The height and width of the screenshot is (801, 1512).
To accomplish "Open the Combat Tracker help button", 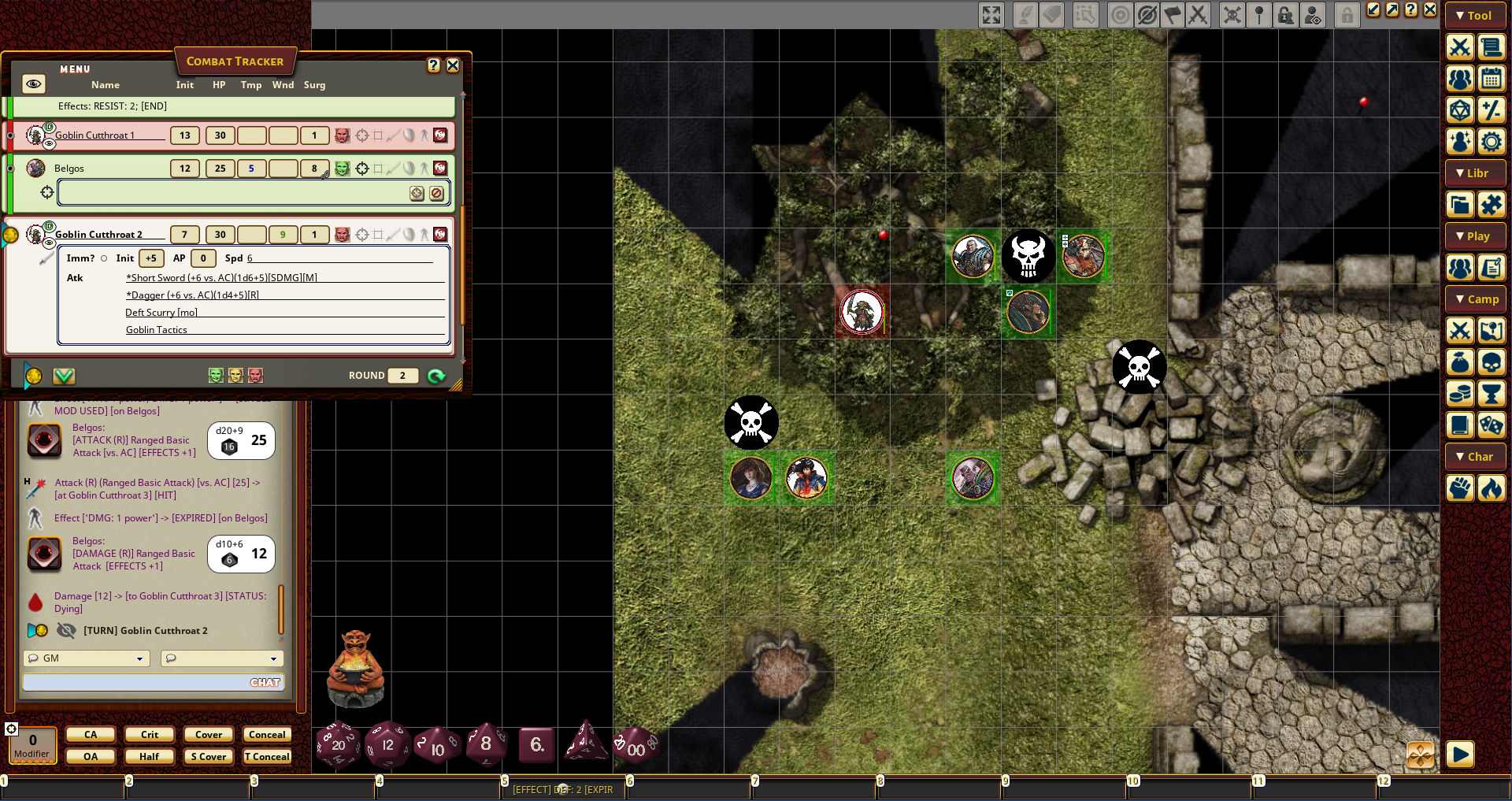I will point(433,65).
